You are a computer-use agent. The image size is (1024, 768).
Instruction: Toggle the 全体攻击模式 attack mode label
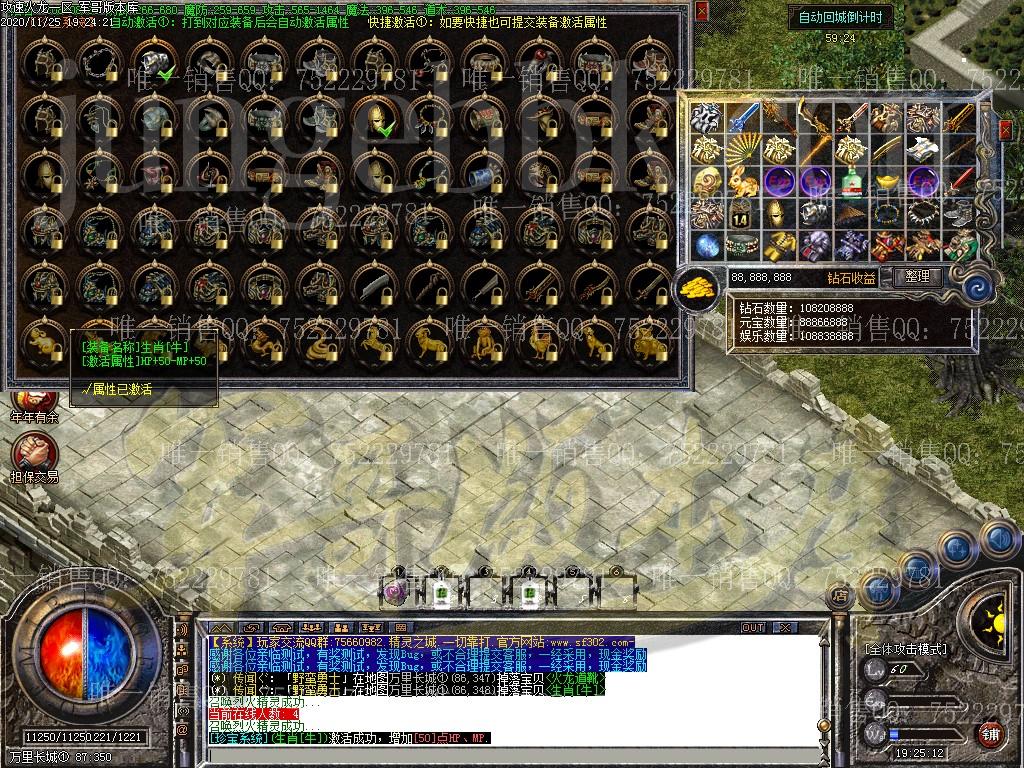tap(905, 649)
